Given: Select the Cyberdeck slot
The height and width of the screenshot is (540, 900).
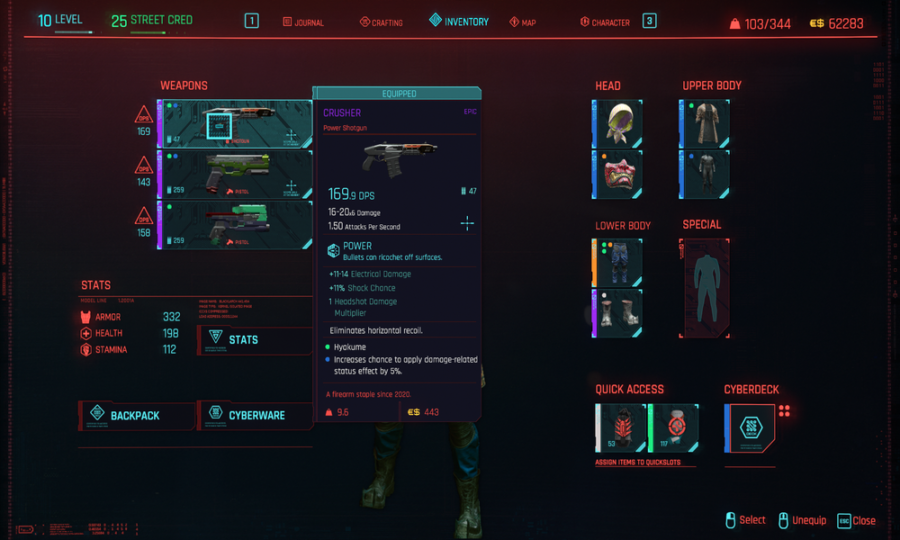Looking at the screenshot, I should (751, 428).
